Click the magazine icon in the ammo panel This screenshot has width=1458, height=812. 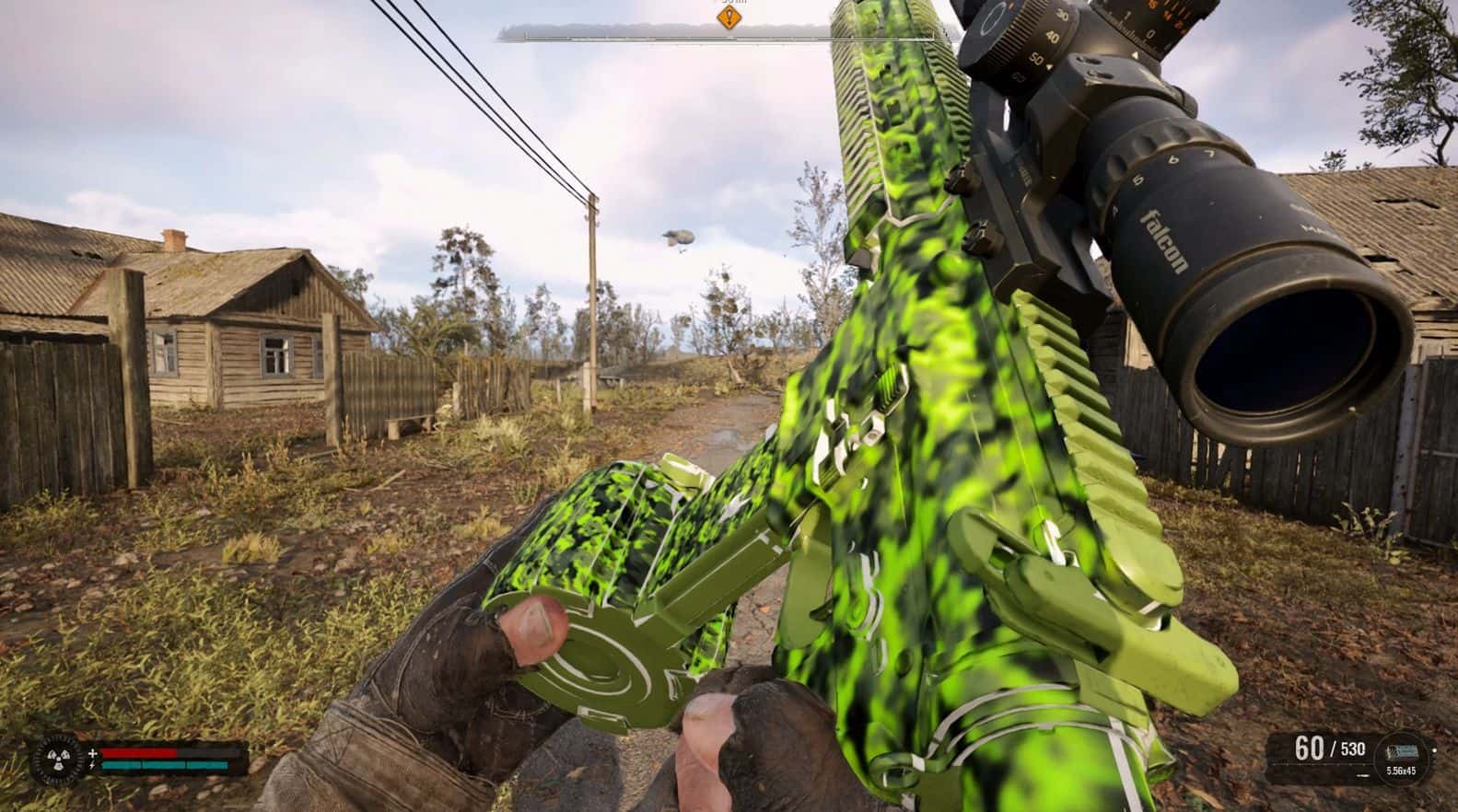pyautogui.click(x=1402, y=750)
